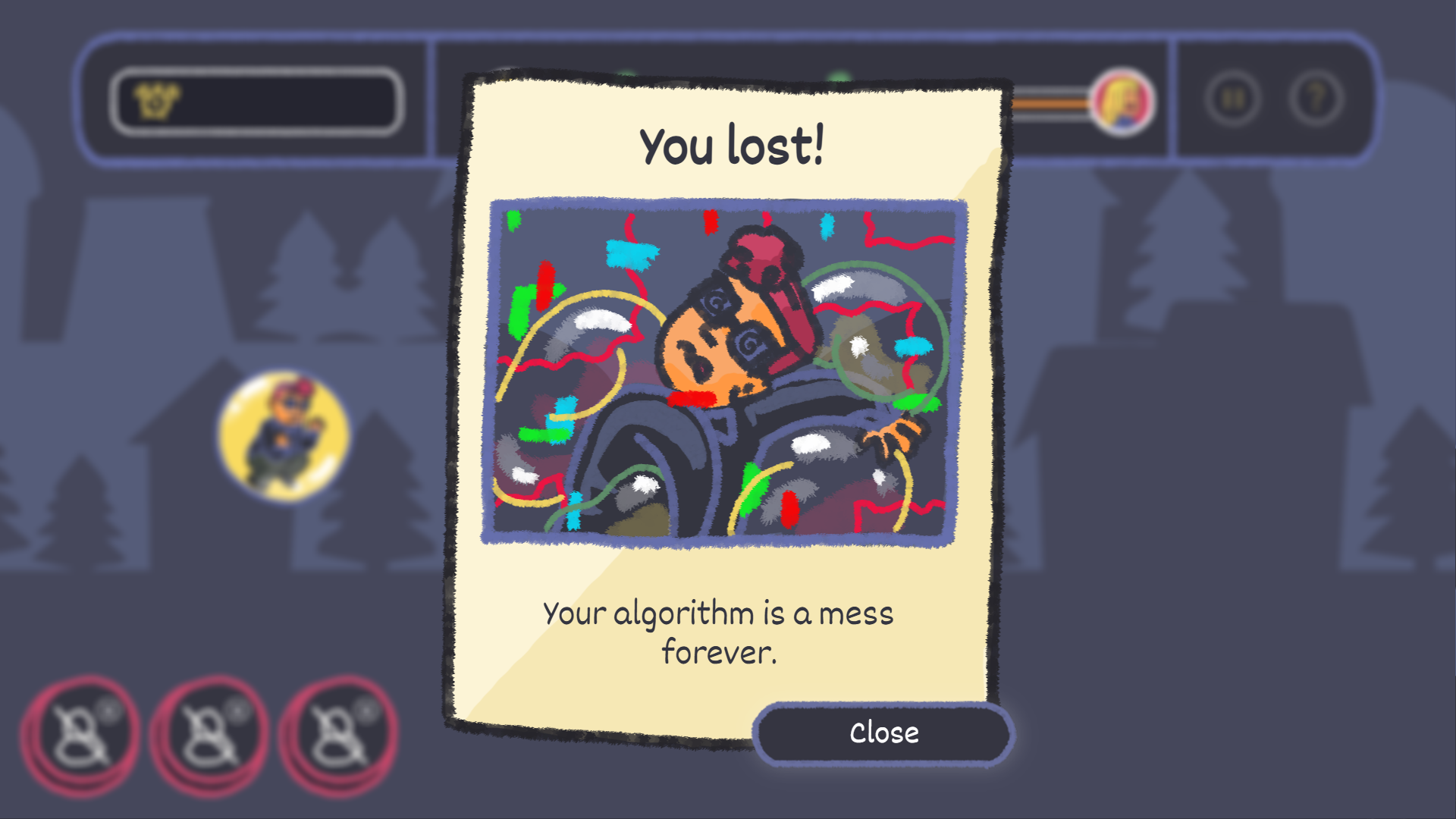Select the rightmost red power-up icon
The width and height of the screenshot is (1456, 819).
point(338,734)
